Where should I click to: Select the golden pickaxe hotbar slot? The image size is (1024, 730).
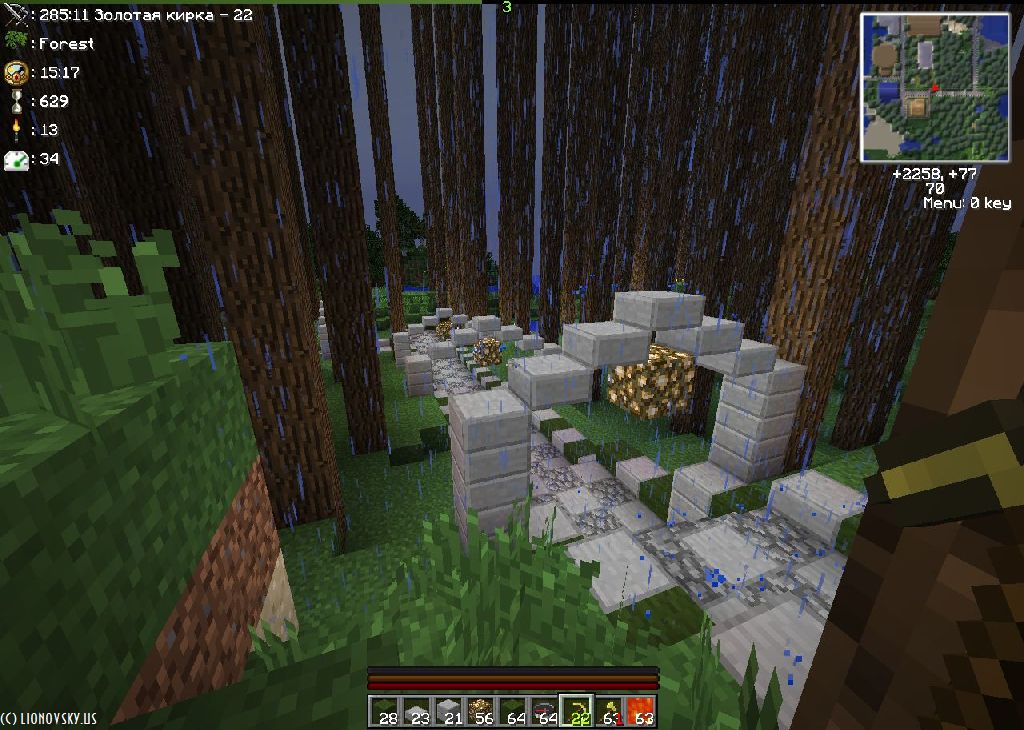pyautogui.click(x=576, y=711)
